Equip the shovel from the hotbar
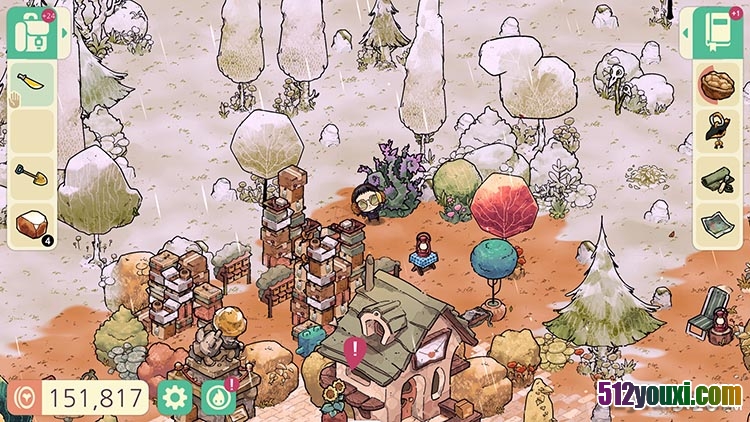Viewport: 750px width, 422px height. 30,178
